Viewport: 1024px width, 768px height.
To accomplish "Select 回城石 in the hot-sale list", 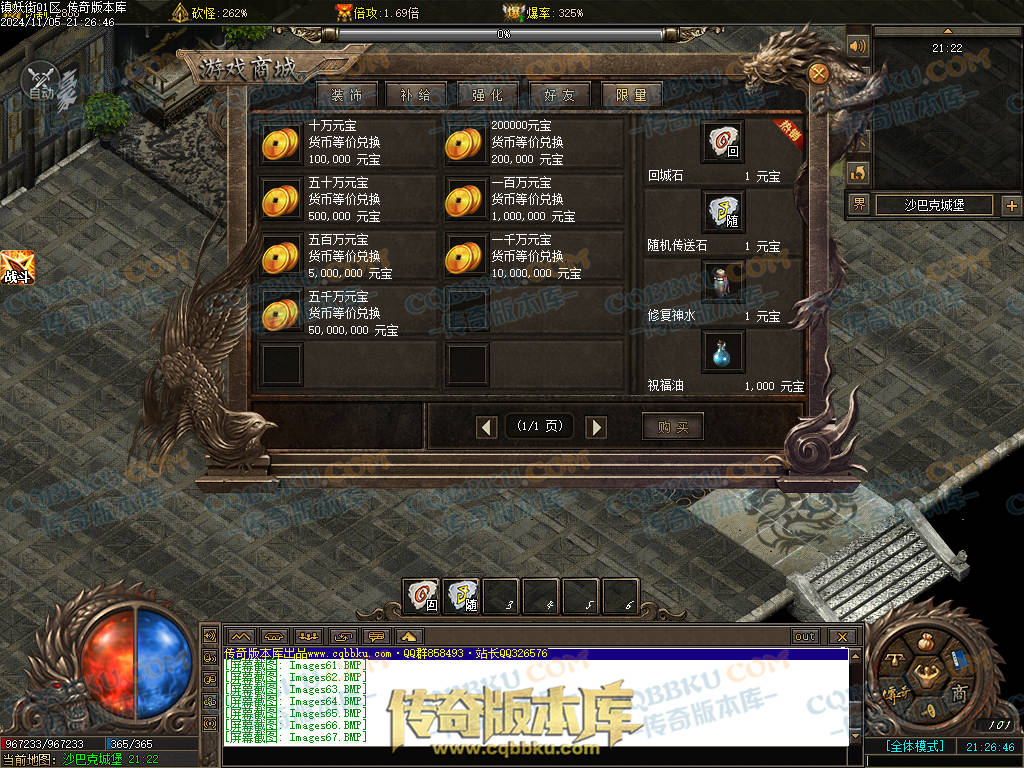I will tap(721, 144).
